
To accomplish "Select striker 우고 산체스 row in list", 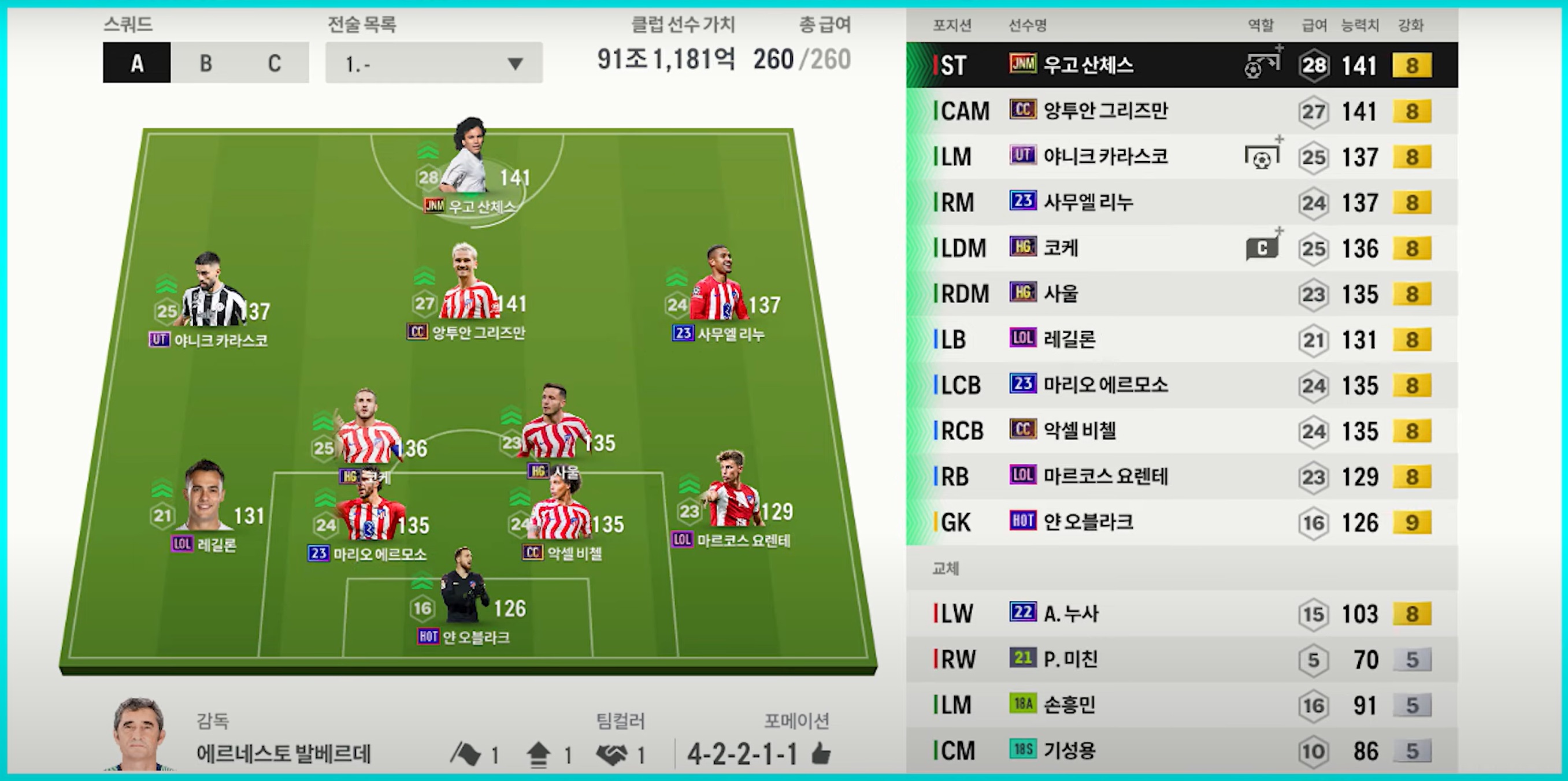I will click(x=1181, y=65).
